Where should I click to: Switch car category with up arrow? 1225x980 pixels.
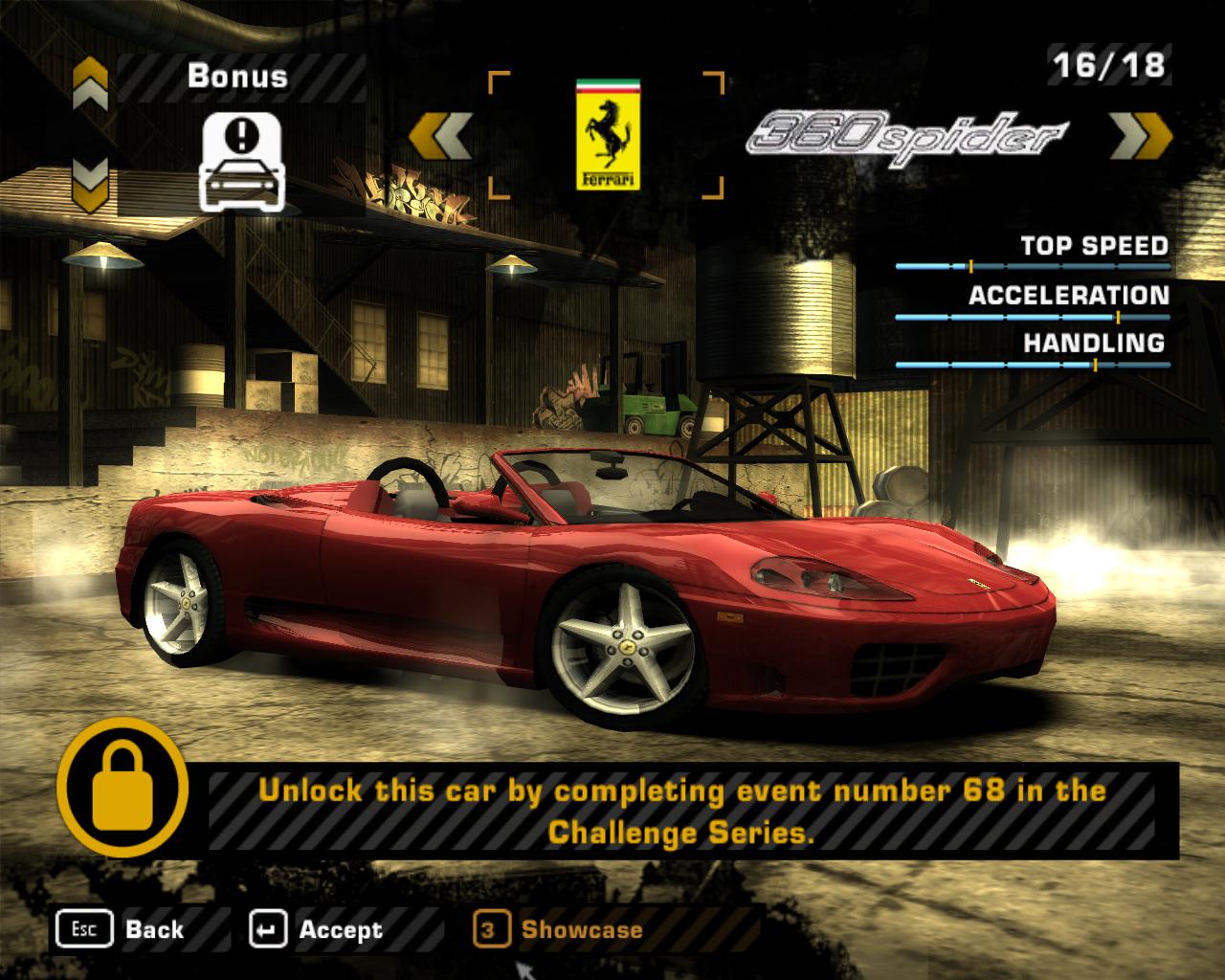(x=90, y=83)
